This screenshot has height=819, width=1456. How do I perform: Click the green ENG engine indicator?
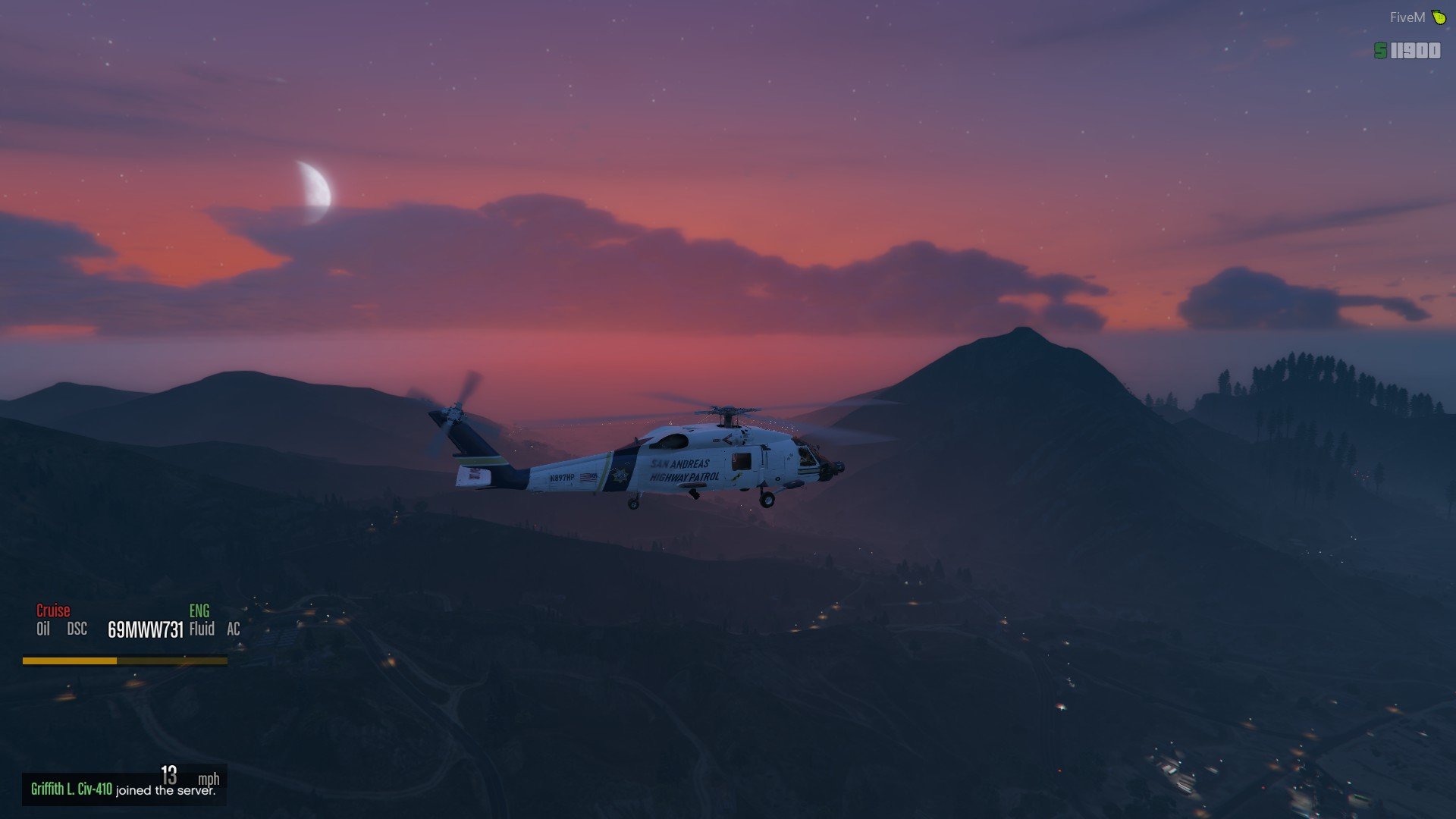(199, 610)
